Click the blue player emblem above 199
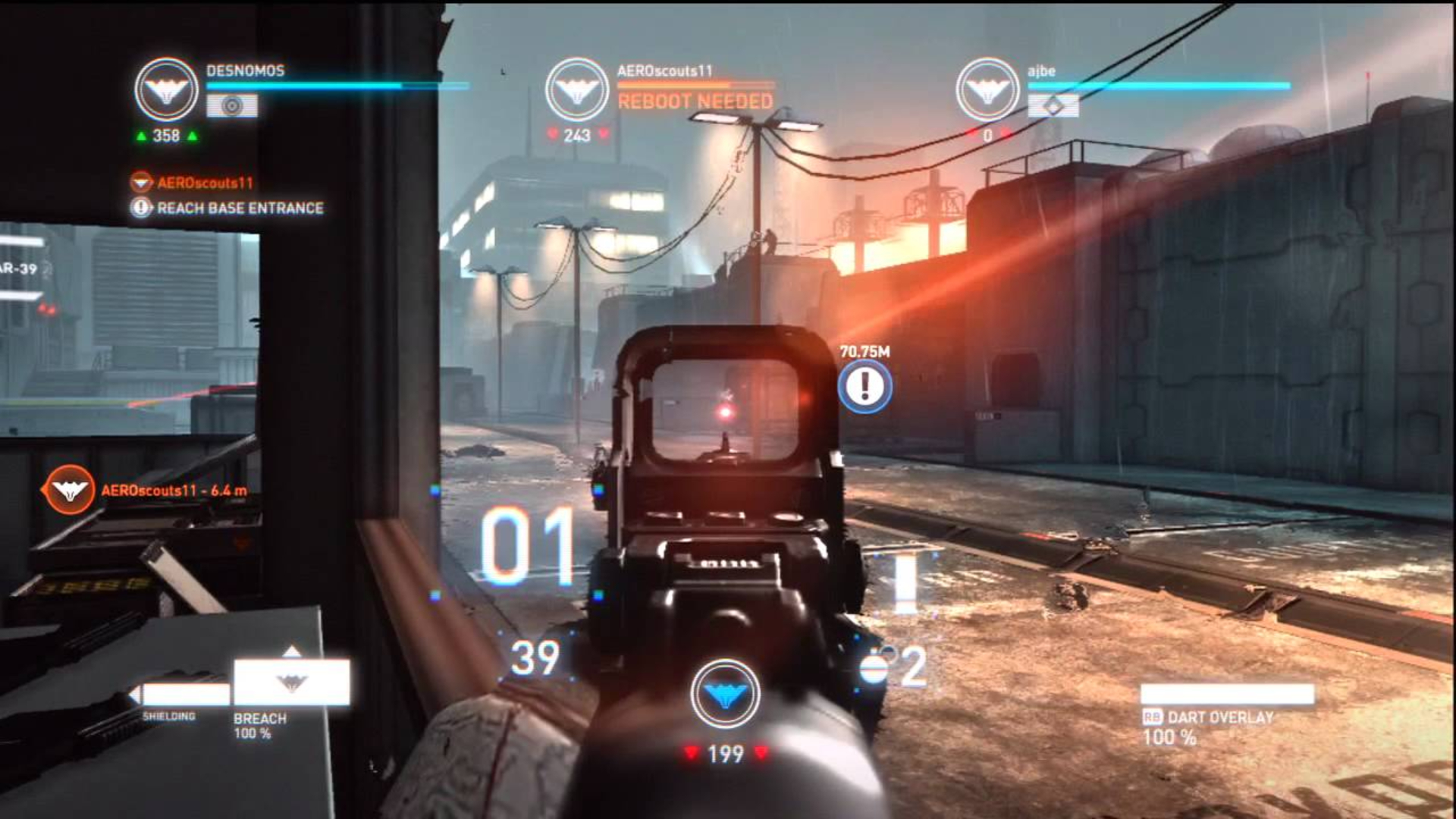Viewport: 1456px width, 819px height. pos(725,695)
